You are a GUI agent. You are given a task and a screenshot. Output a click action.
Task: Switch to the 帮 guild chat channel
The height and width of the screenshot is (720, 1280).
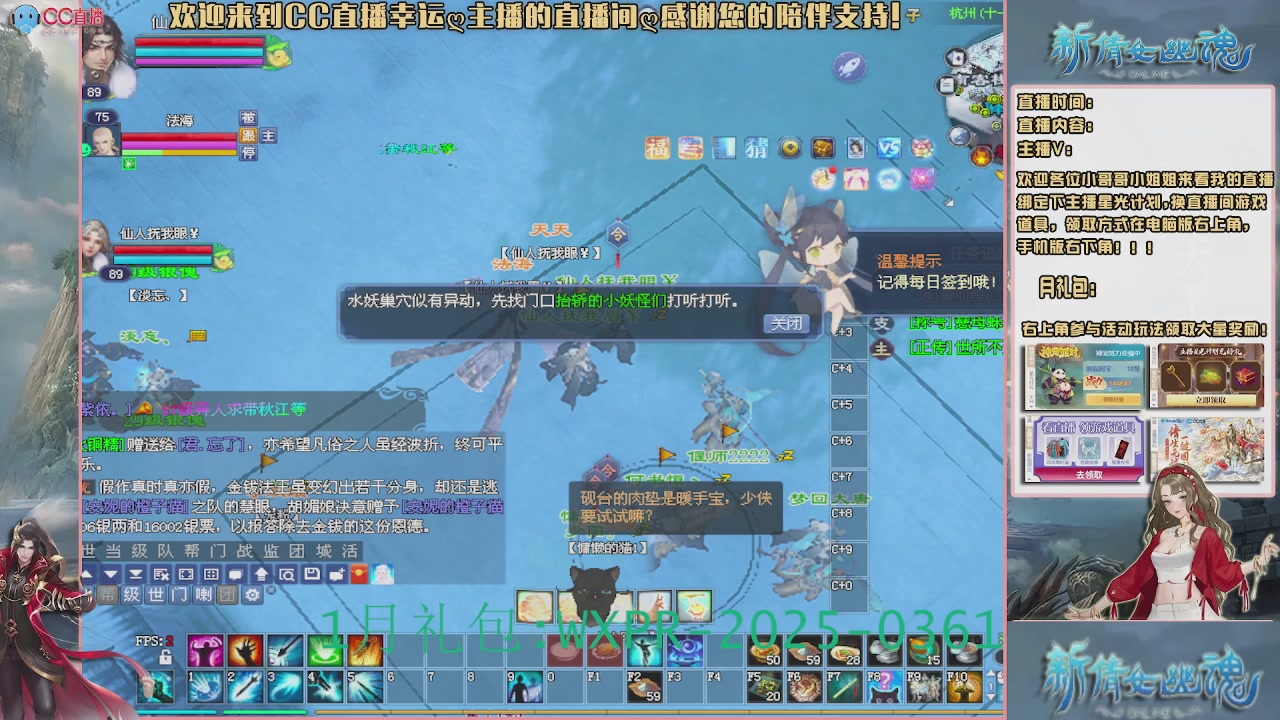pyautogui.click(x=108, y=596)
